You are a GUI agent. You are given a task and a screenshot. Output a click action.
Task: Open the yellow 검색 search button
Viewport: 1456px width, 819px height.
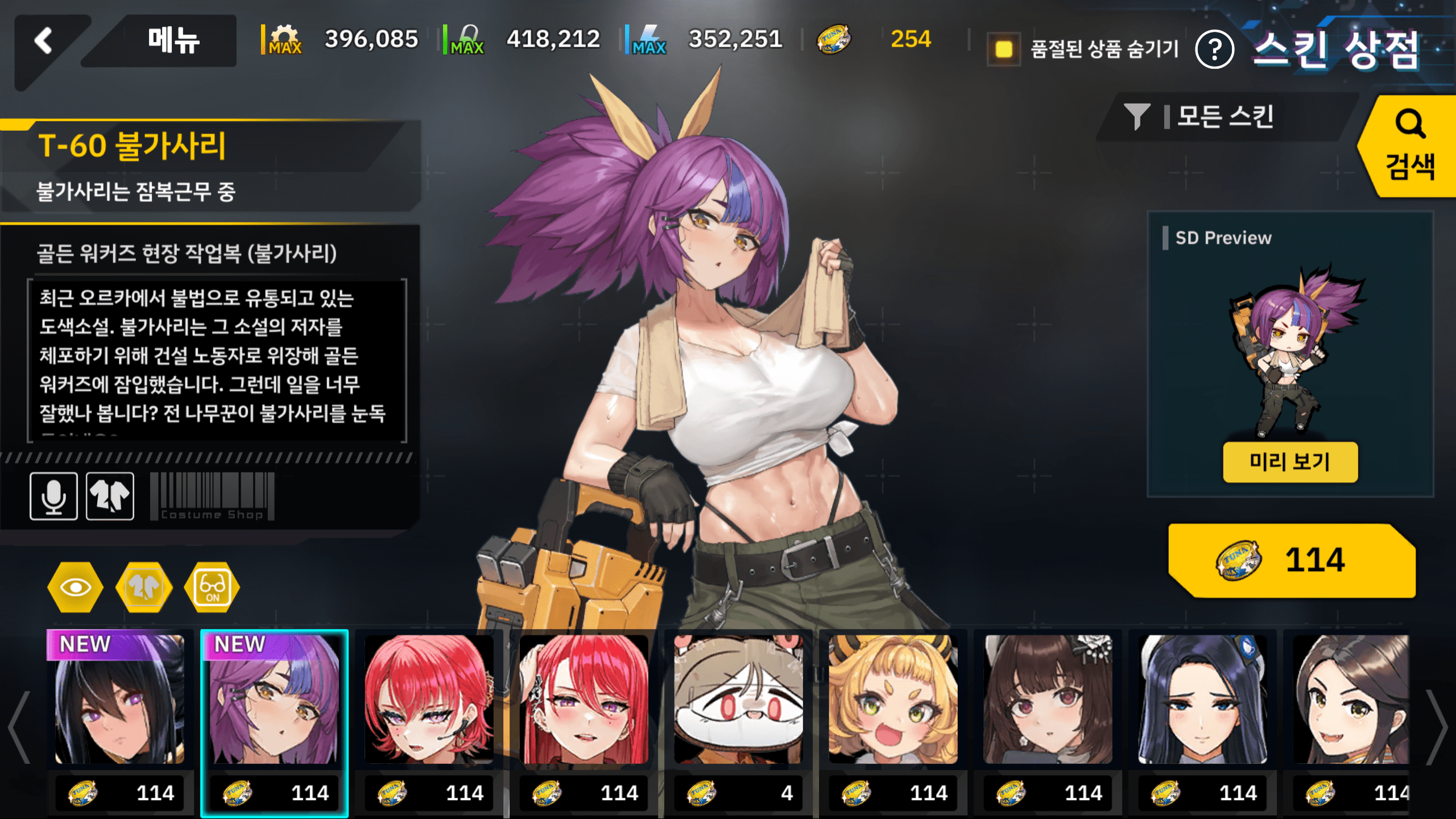coord(1409,147)
